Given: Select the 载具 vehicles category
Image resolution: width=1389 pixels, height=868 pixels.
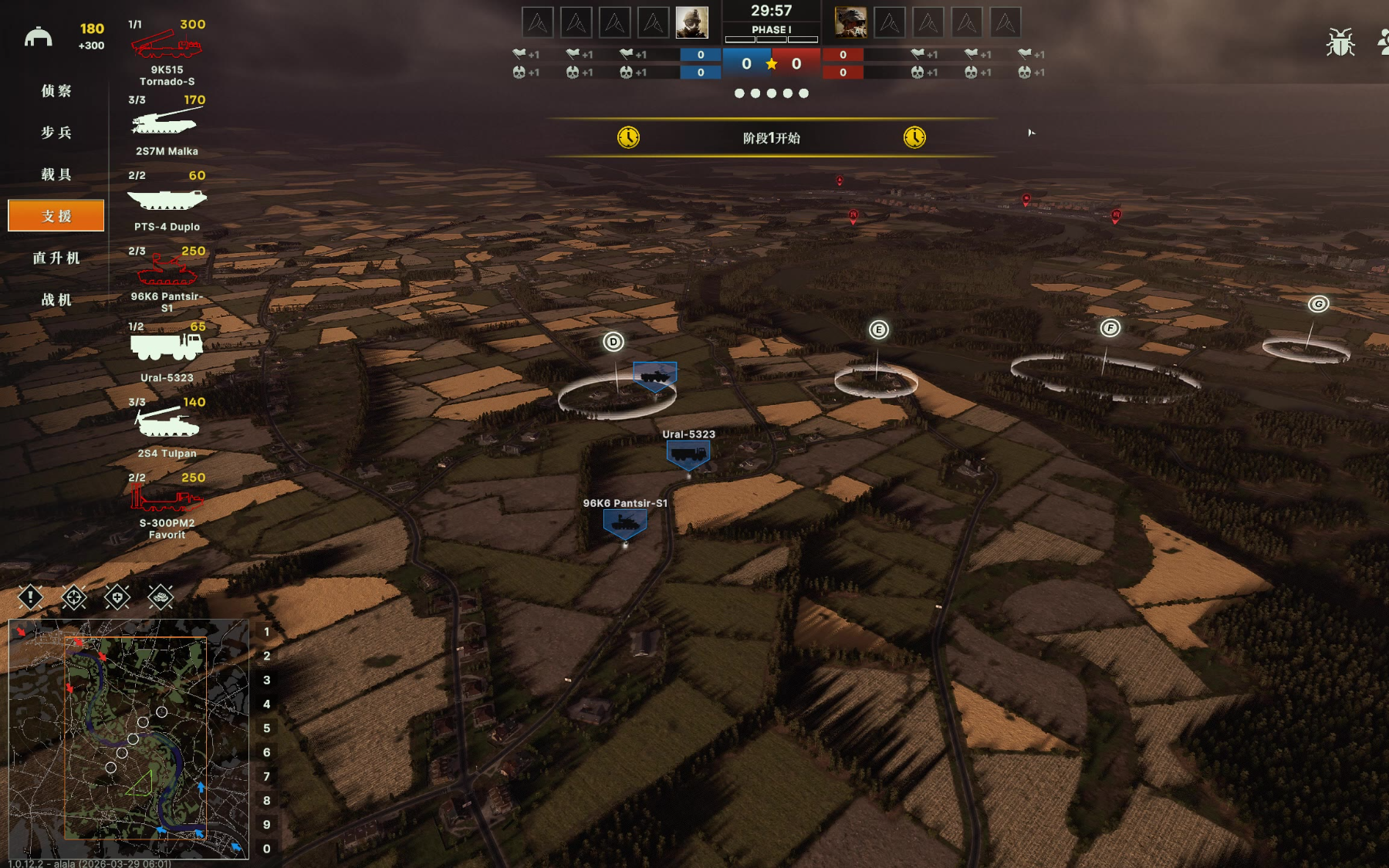Looking at the screenshot, I should tap(56, 174).
